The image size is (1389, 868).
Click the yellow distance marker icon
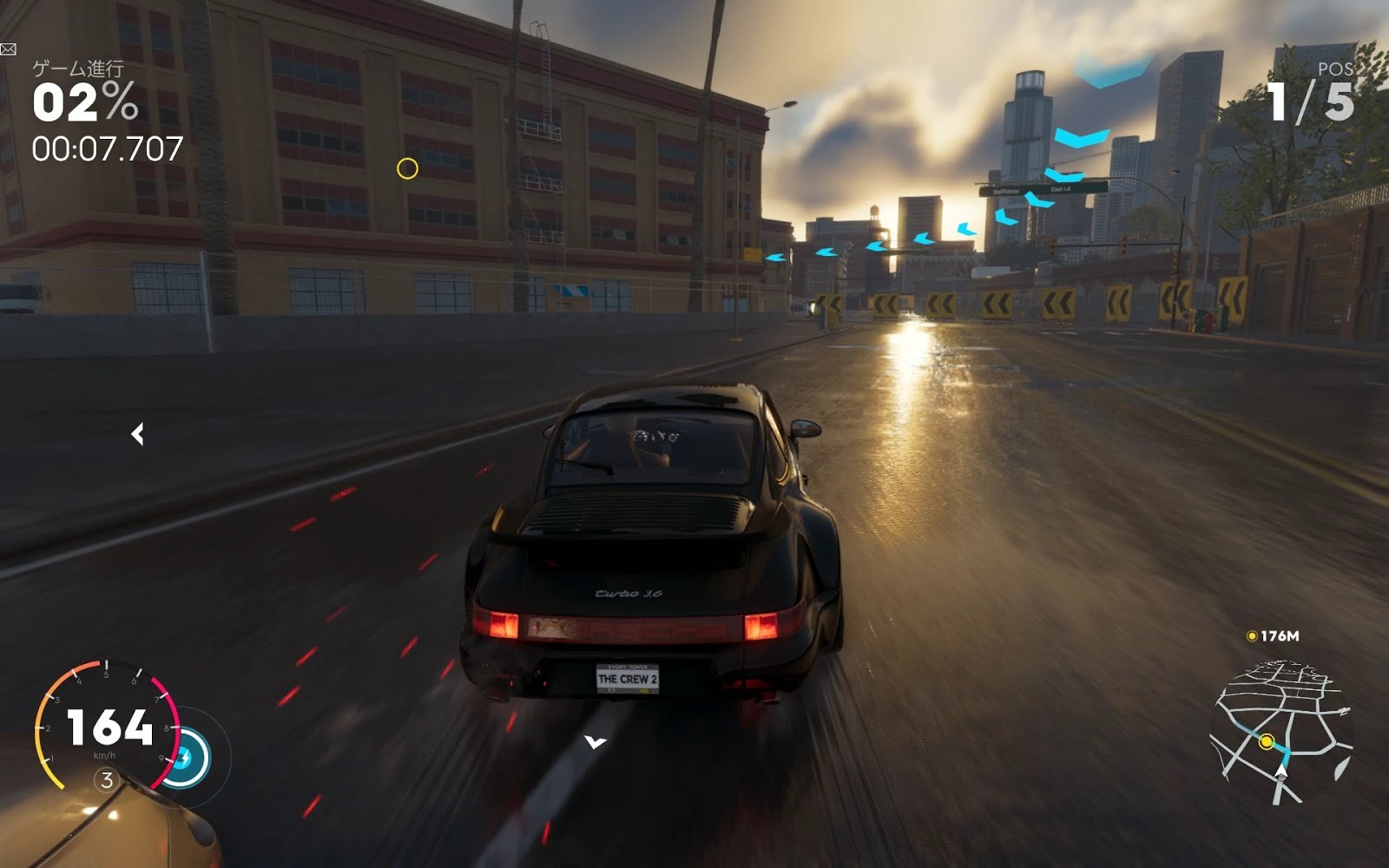click(1251, 637)
